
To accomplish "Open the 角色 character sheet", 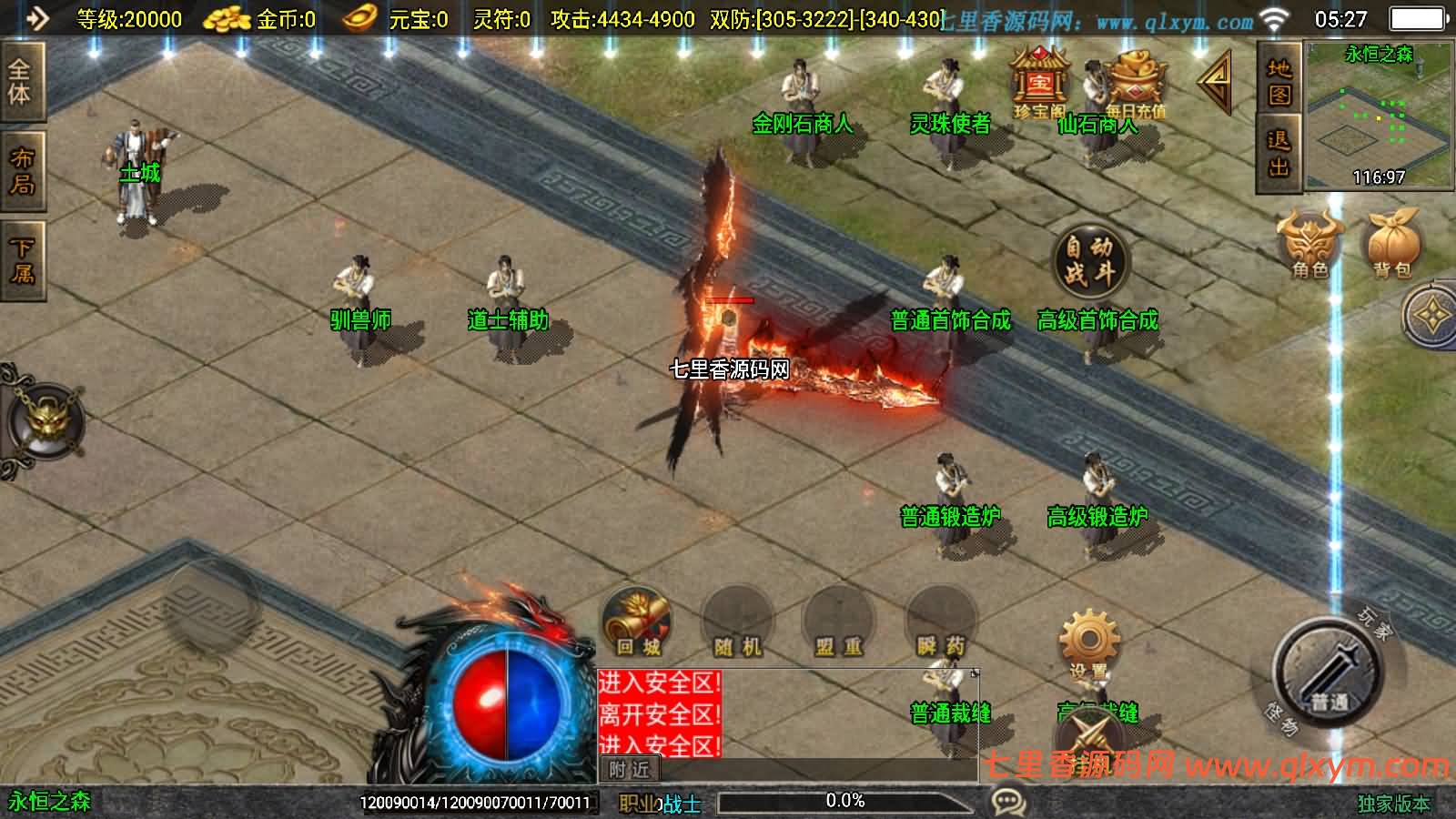I will 1310,243.
